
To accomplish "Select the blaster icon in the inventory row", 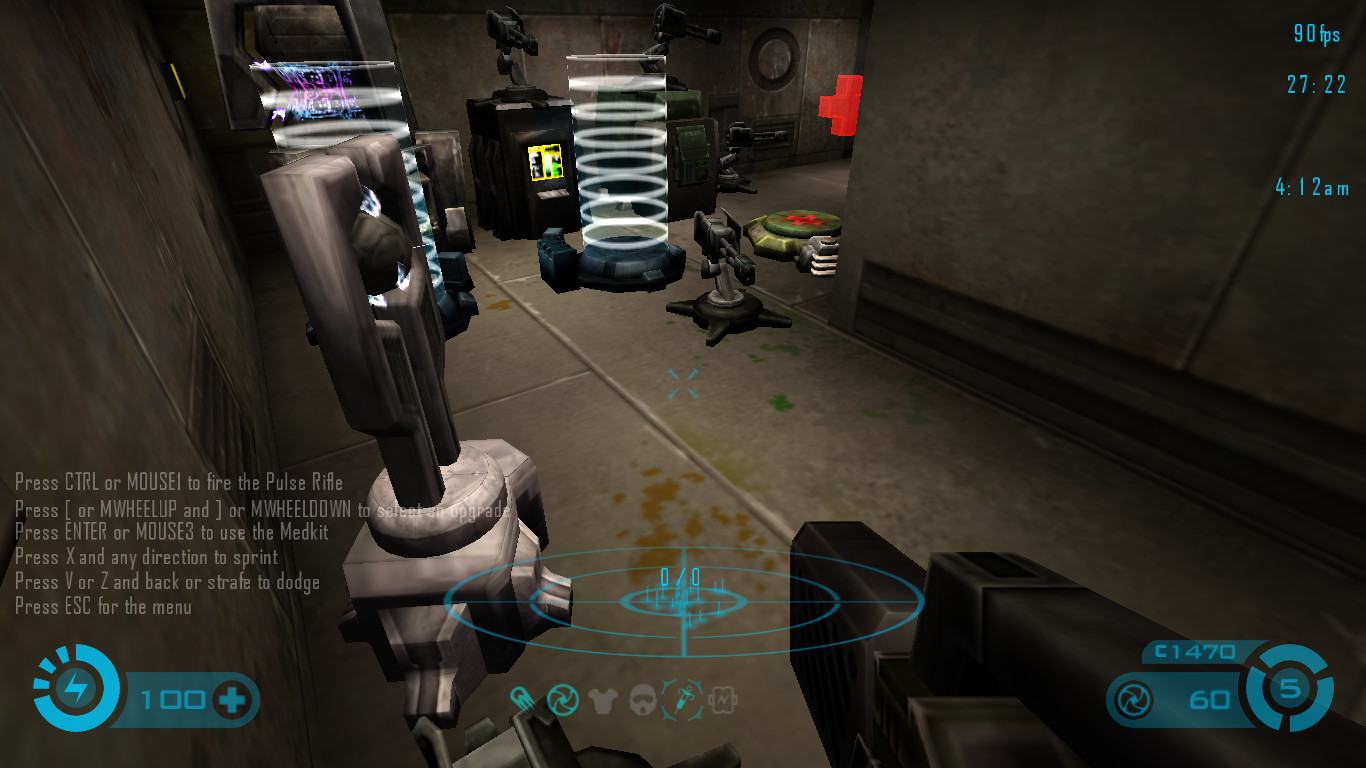I will pyautogui.click(x=521, y=699).
